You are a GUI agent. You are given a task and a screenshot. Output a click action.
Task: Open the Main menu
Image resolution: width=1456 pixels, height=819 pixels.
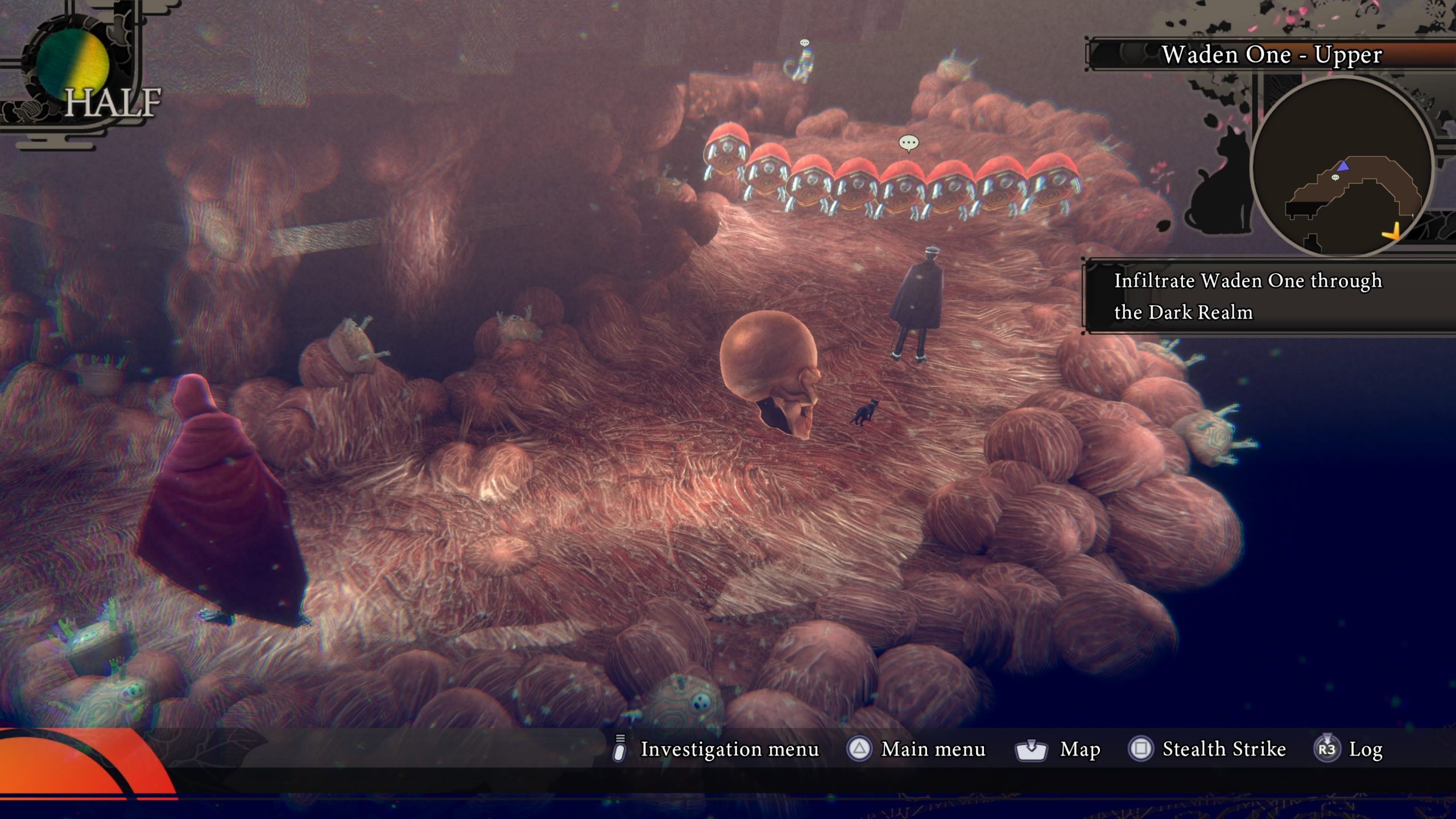click(916, 749)
